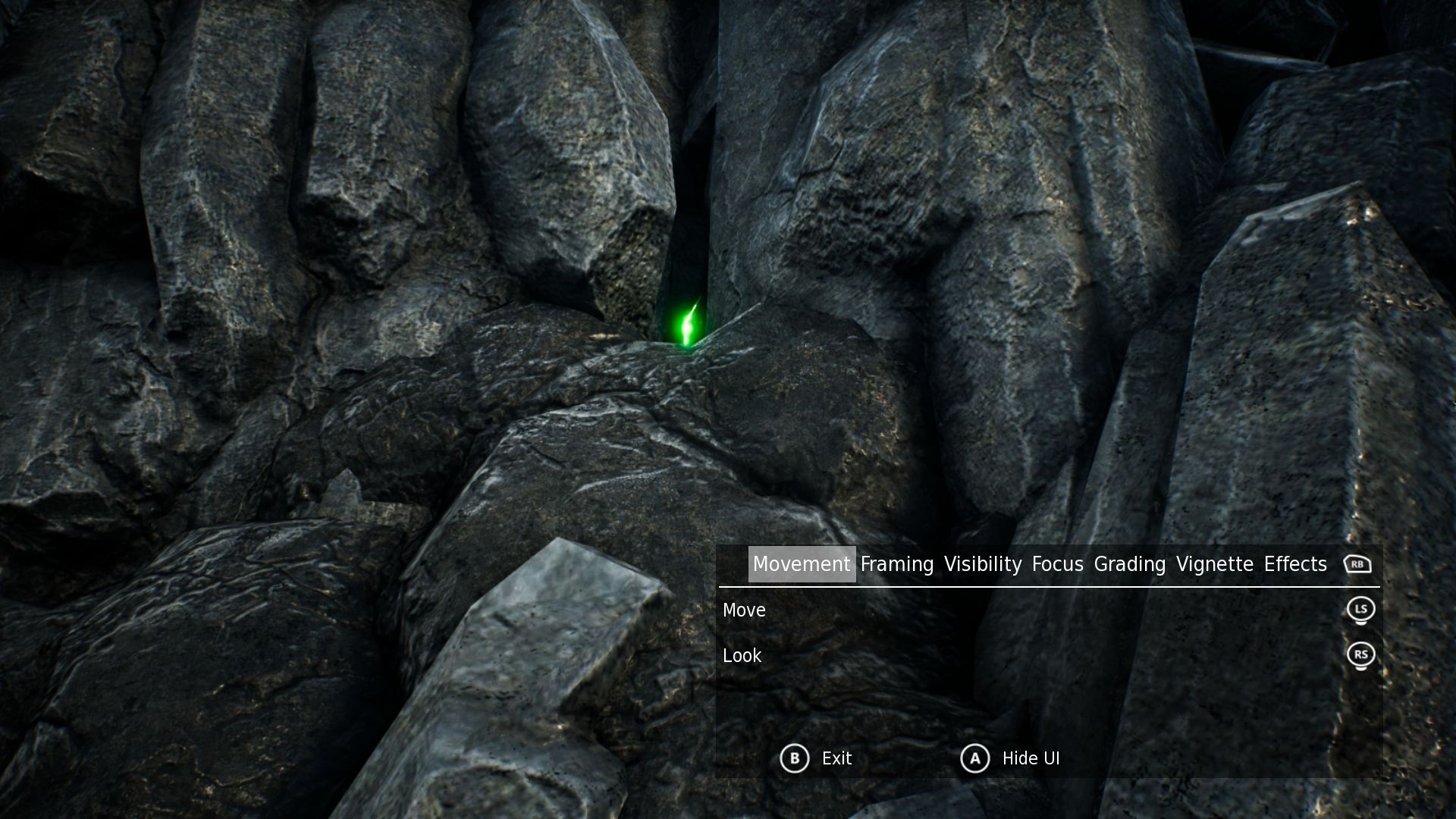Toggle the Effects settings view
The height and width of the screenshot is (819, 1456).
1295,564
